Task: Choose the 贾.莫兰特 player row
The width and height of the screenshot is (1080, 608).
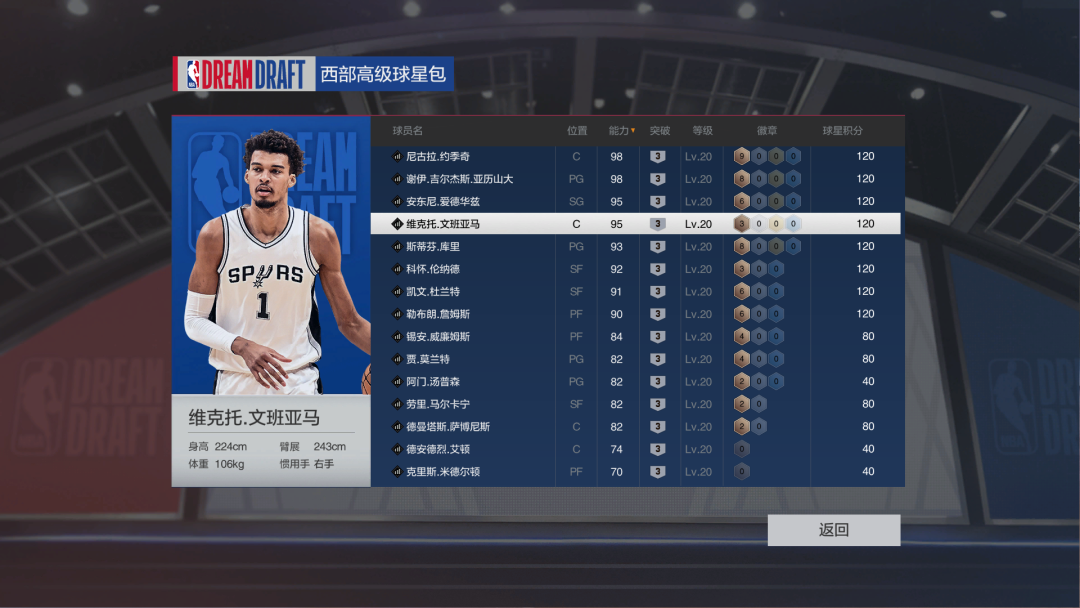Action: point(428,359)
